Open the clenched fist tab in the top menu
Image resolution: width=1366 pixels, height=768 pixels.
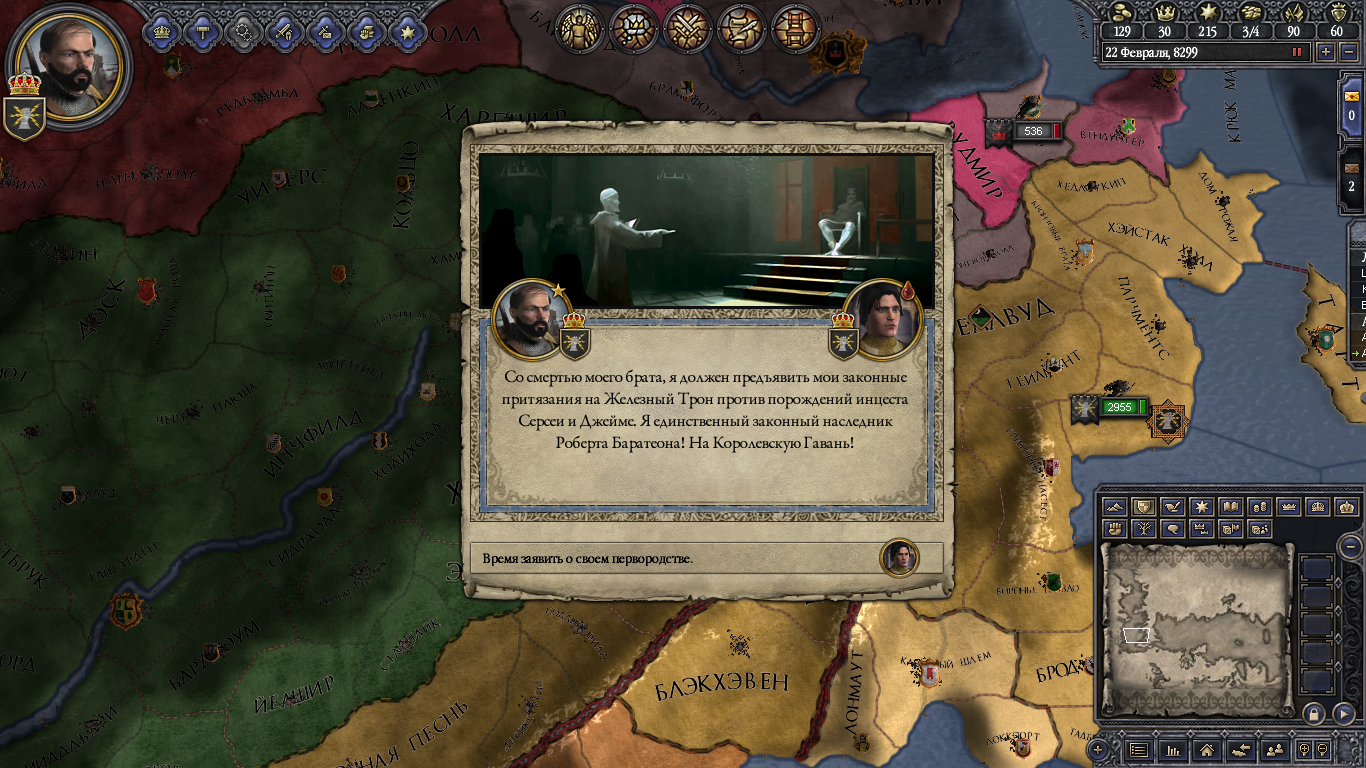point(366,31)
